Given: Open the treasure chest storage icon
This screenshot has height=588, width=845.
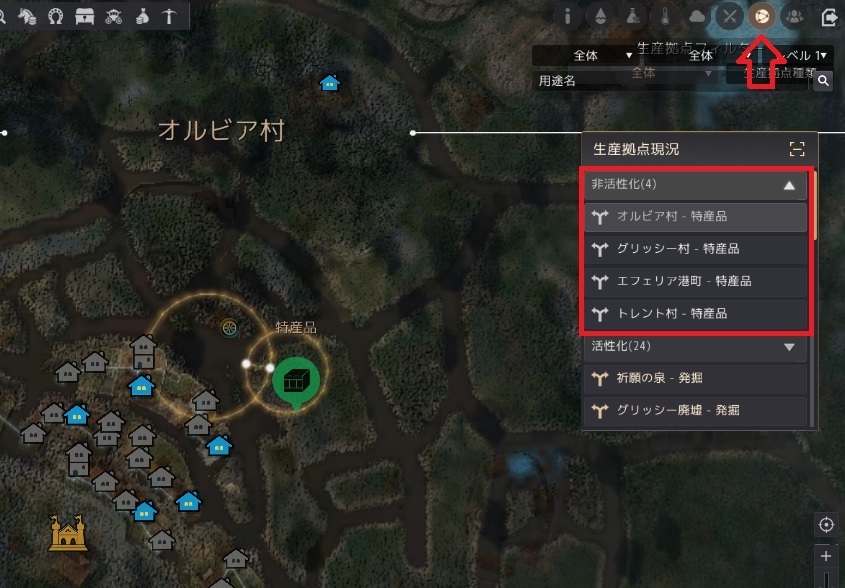Looking at the screenshot, I should pos(84,15).
